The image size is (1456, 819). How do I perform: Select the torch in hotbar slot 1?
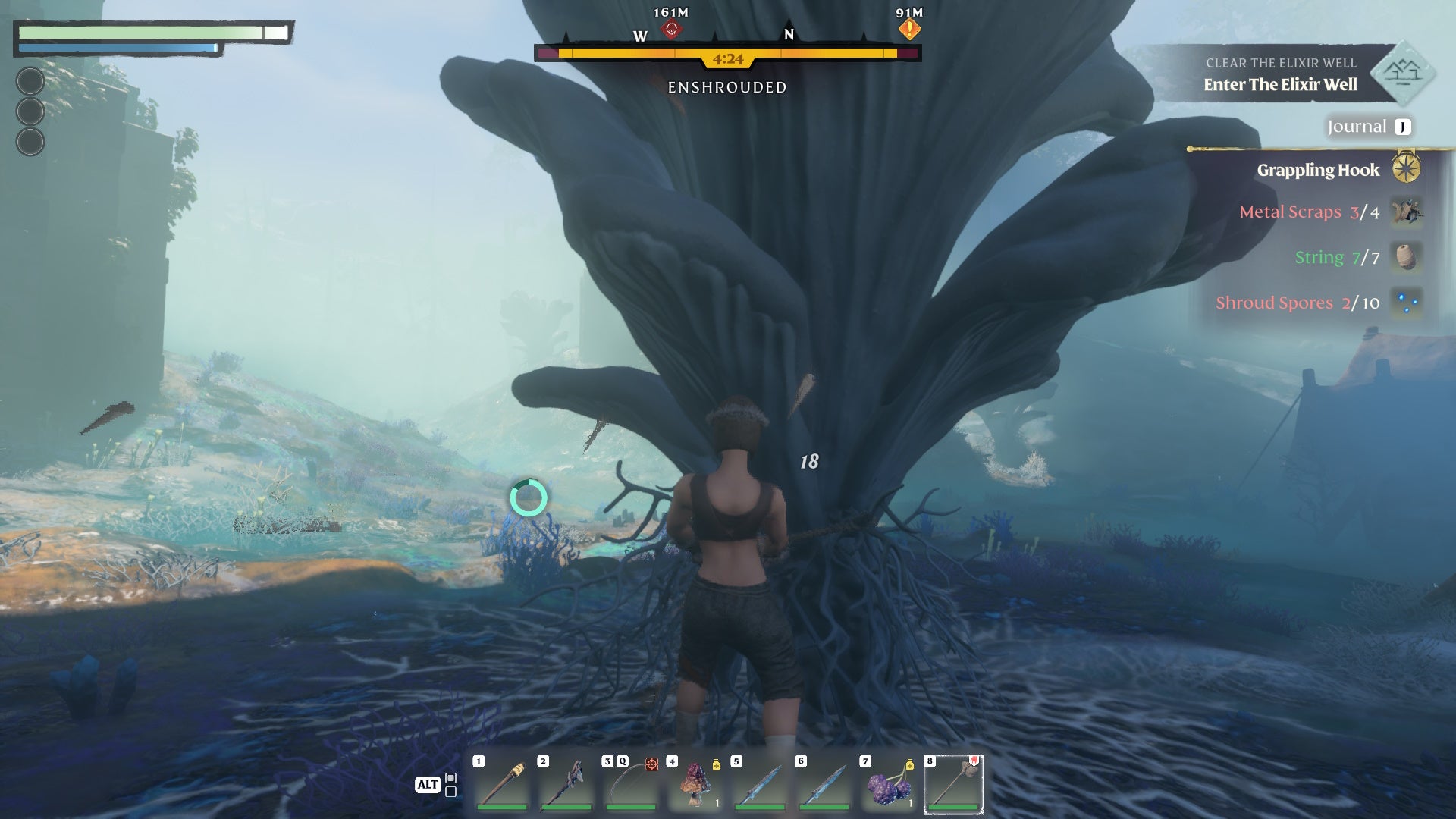pos(501,783)
